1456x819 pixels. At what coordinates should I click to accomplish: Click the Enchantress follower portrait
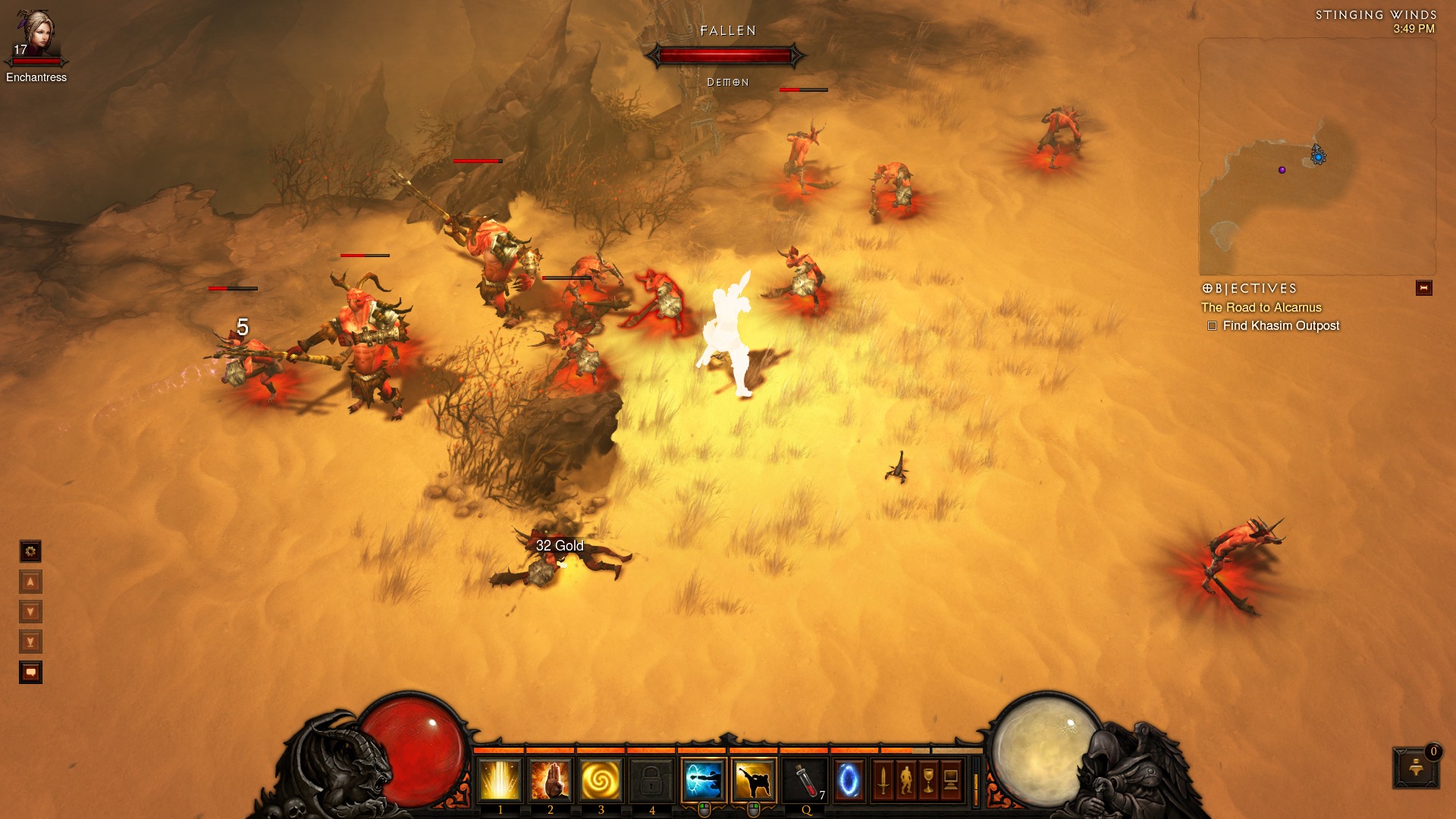(x=36, y=34)
